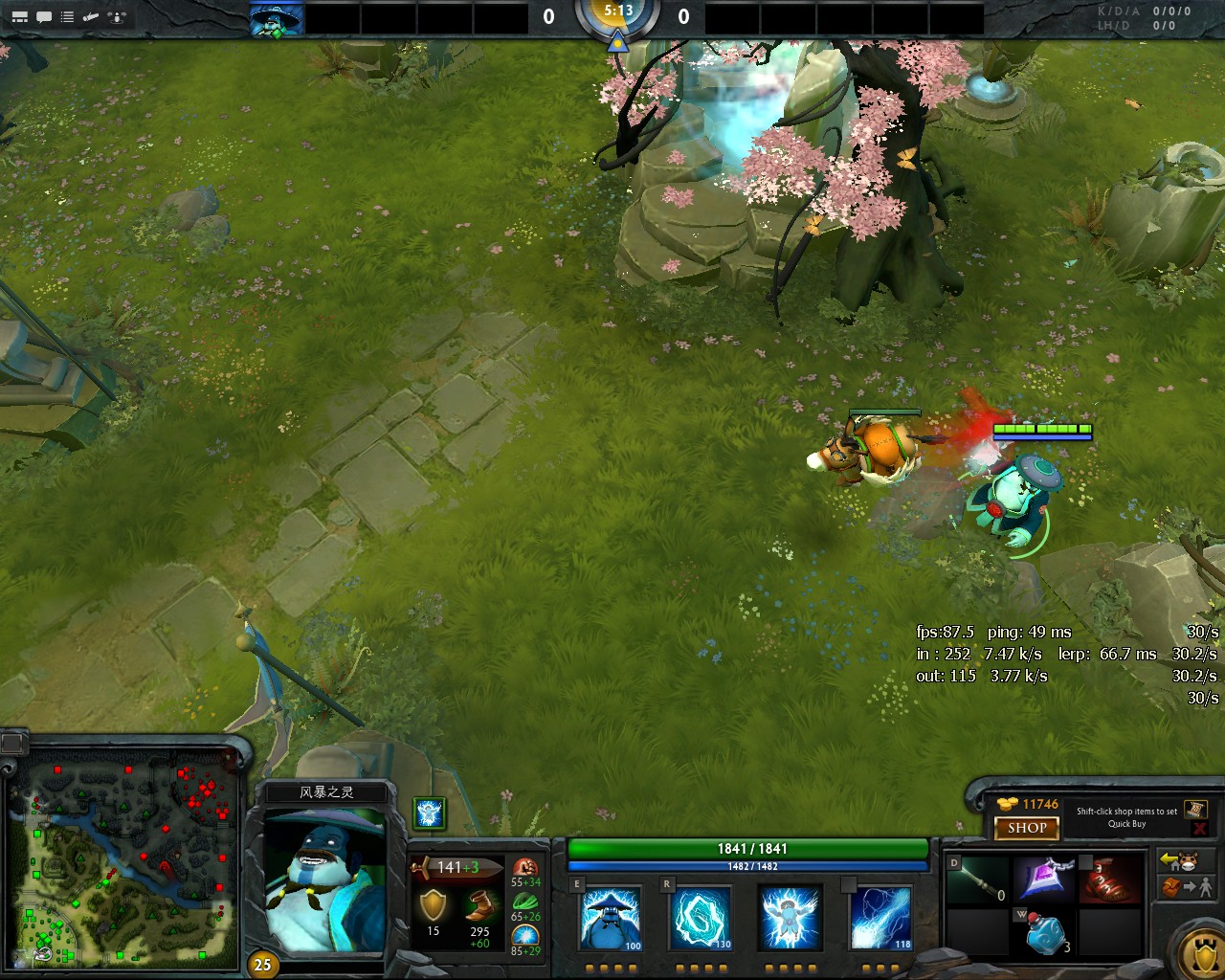Activate the Ball Lightning ability
The width and height of the screenshot is (1225, 980).
pos(880,919)
